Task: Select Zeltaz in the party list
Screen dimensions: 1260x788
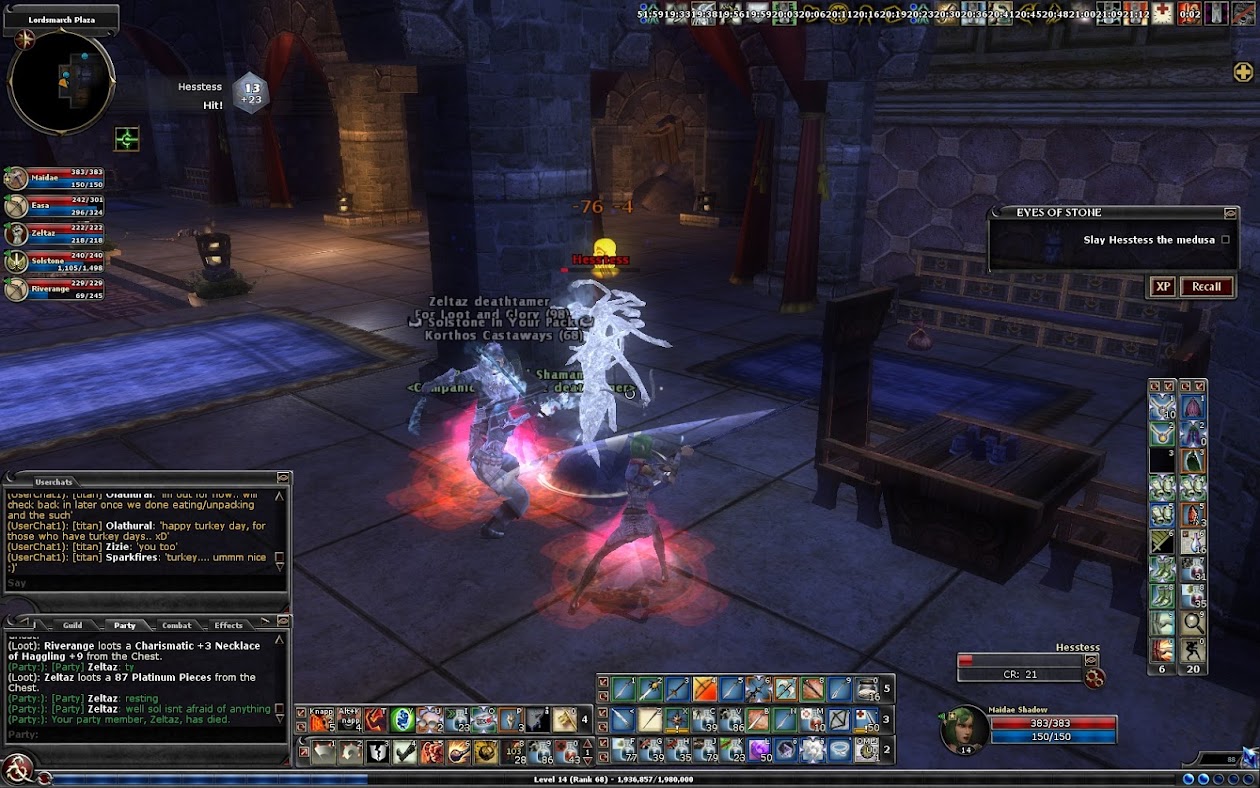Action: [x=16, y=234]
